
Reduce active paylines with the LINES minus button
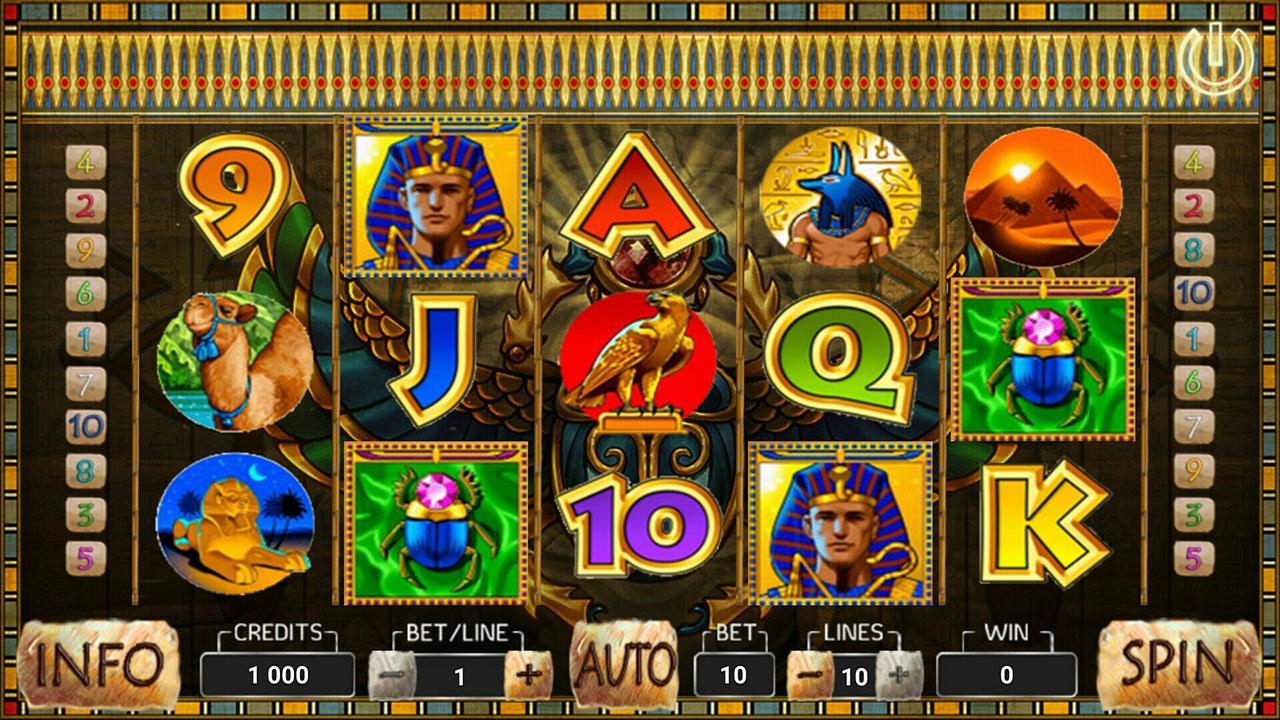pos(812,673)
